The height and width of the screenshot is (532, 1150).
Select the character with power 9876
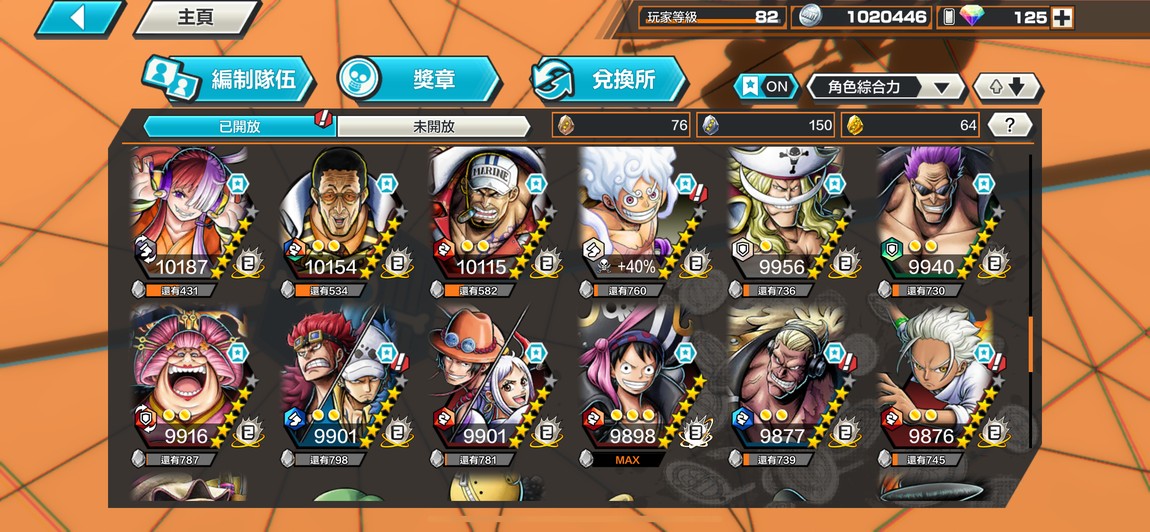[x=936, y=378]
